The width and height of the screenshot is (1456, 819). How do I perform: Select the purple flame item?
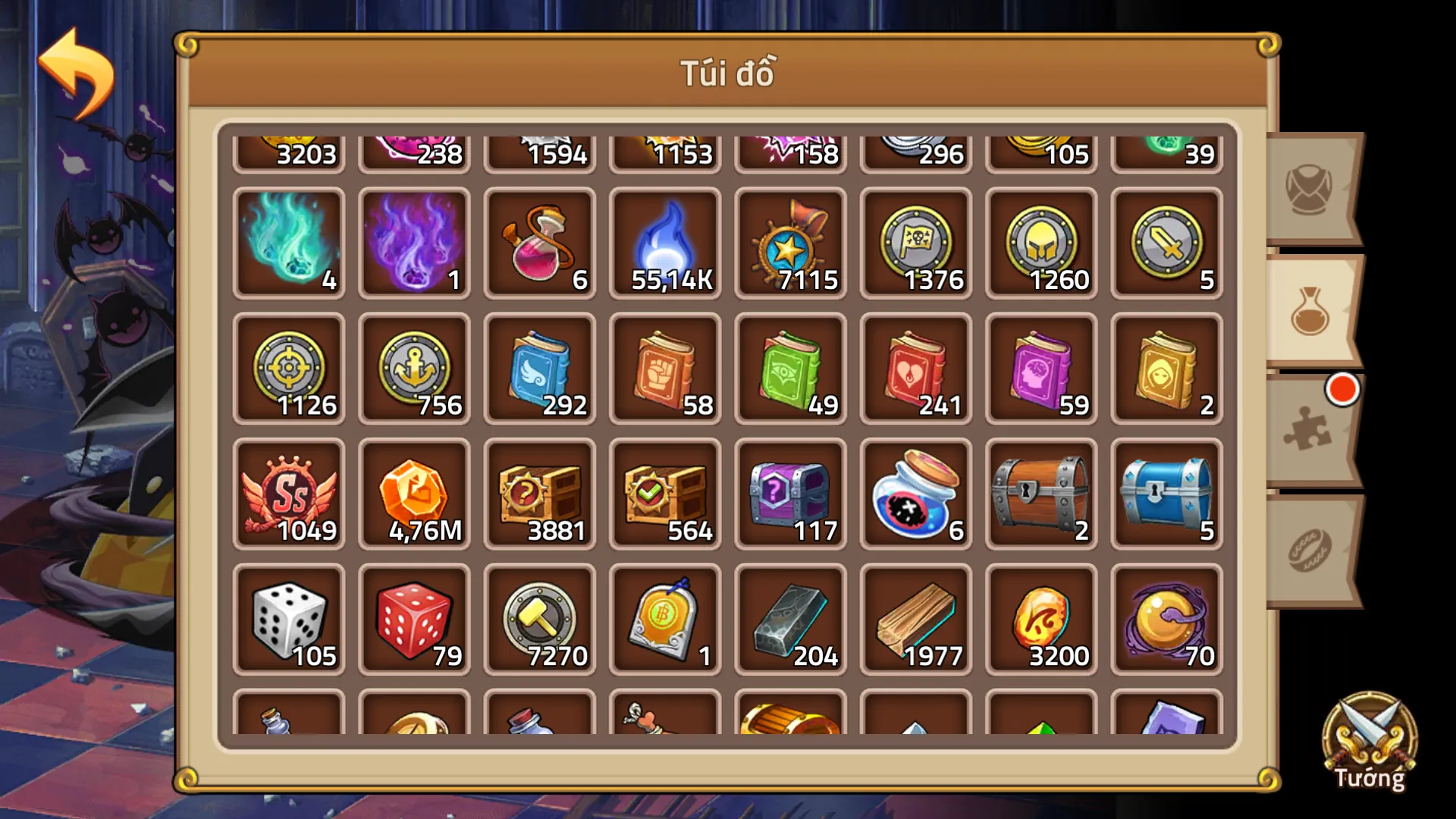point(415,243)
